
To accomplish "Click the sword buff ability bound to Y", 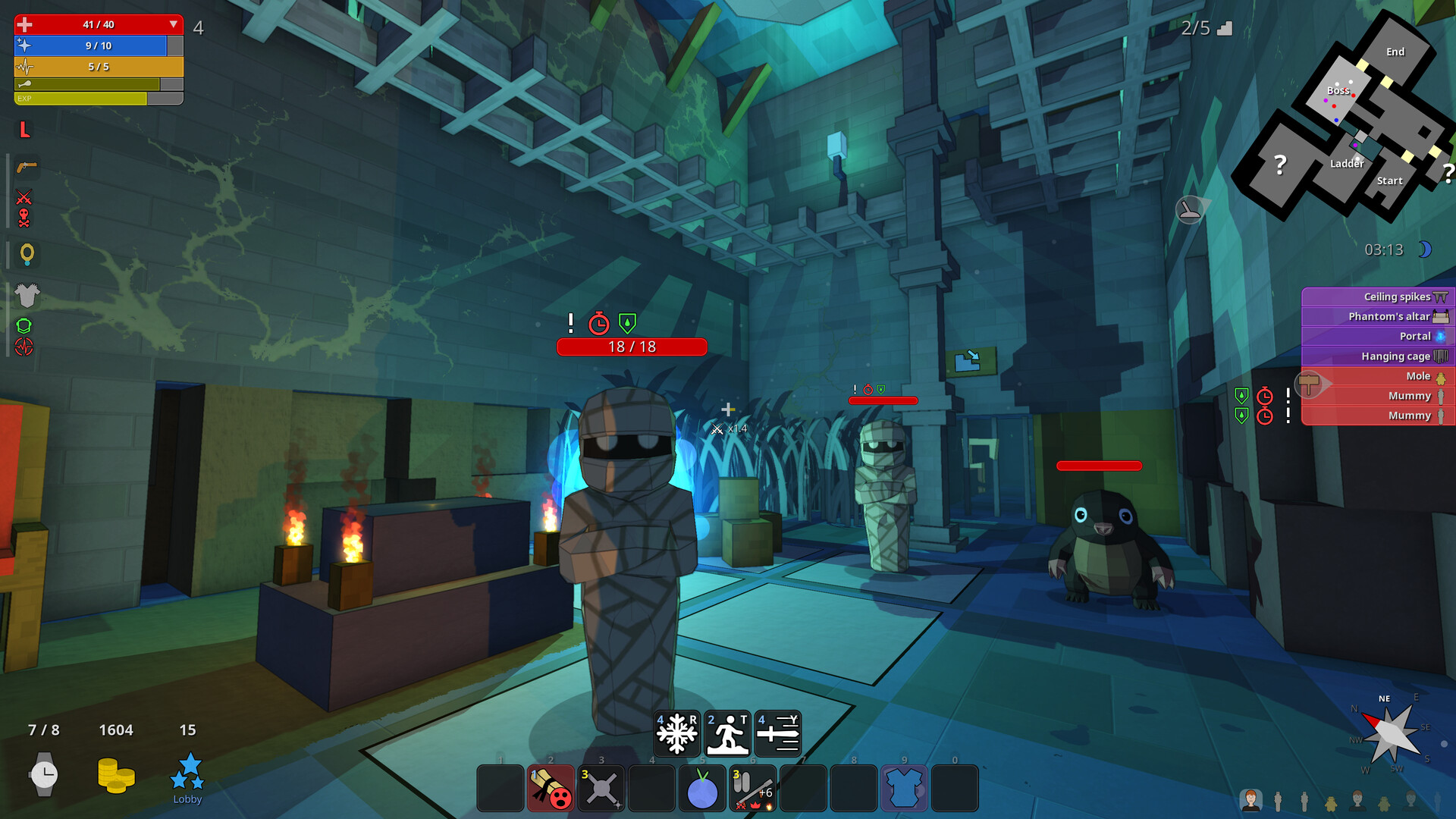I will point(778,733).
